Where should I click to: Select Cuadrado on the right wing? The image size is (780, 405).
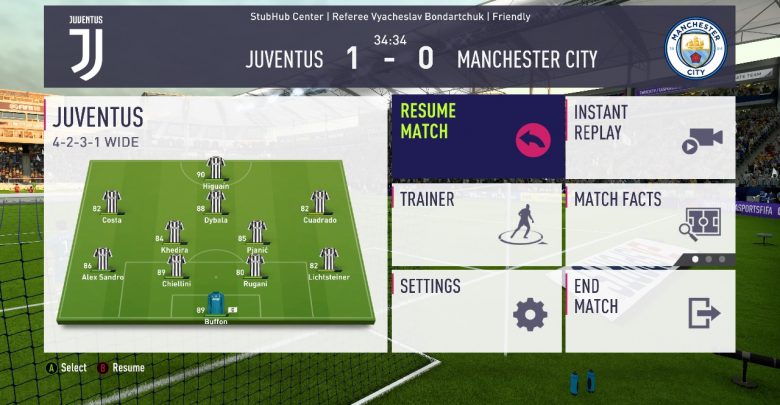(319, 204)
